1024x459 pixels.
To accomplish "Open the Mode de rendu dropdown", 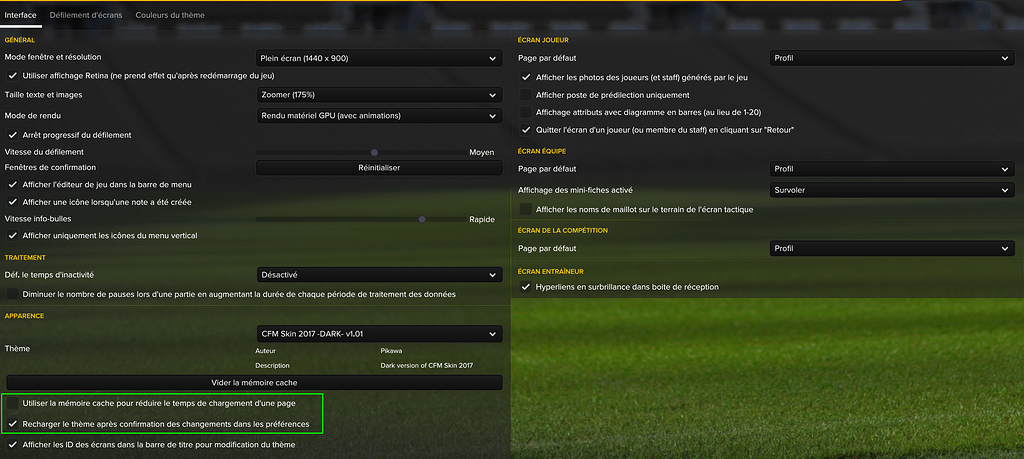I will tap(379, 116).
